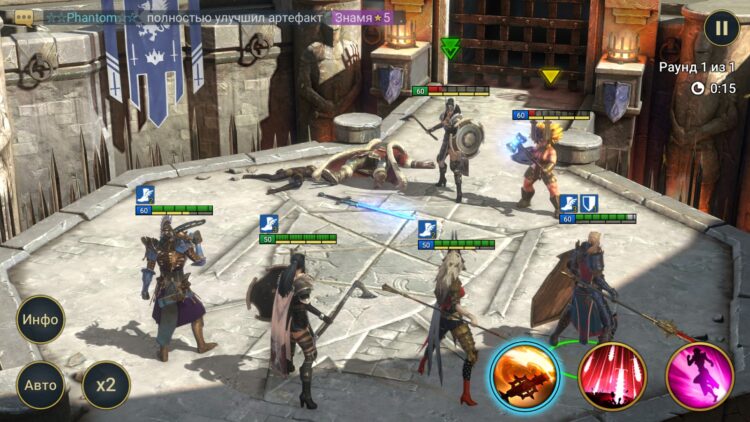Pause the battle
750x422 pixels.
[721, 28]
